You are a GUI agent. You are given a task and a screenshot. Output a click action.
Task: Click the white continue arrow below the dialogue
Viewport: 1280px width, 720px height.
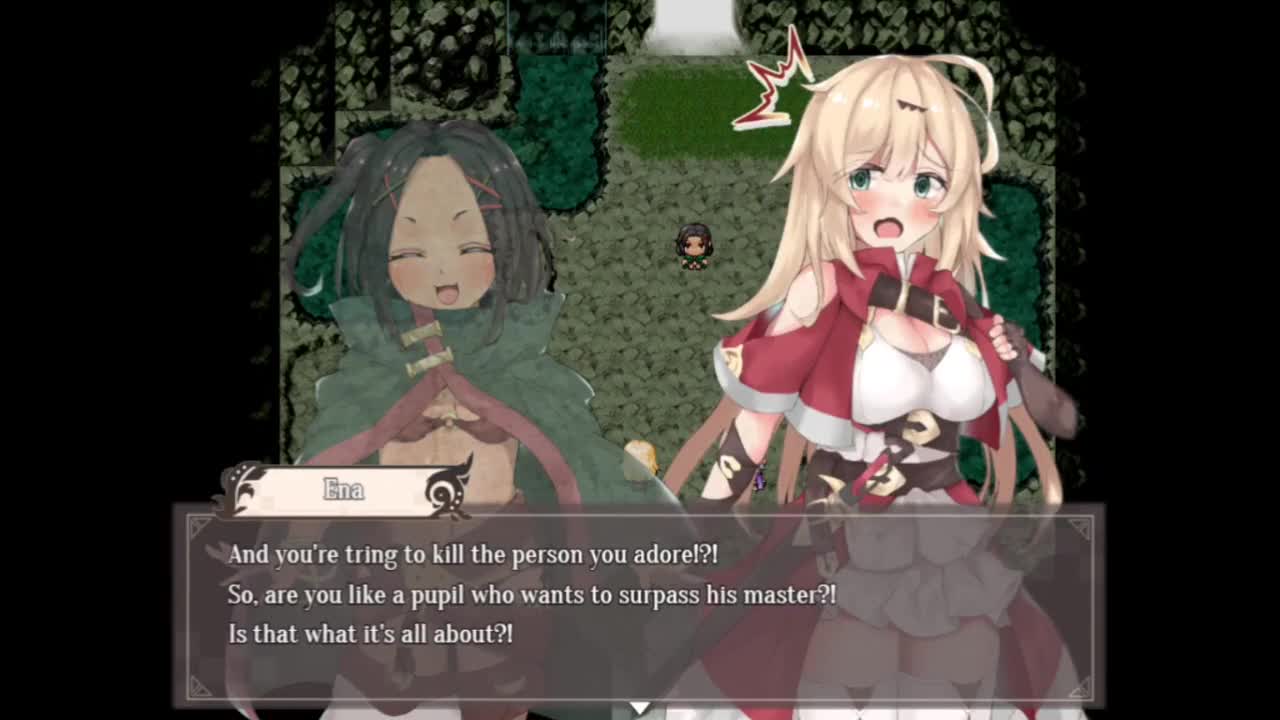639,707
